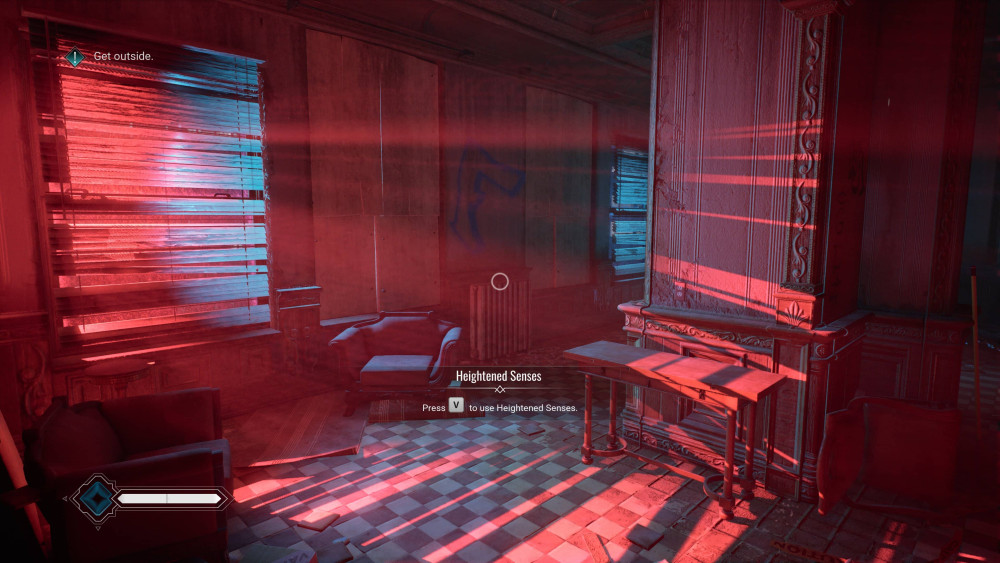Select the "Get outside." objective tracker

(111, 56)
